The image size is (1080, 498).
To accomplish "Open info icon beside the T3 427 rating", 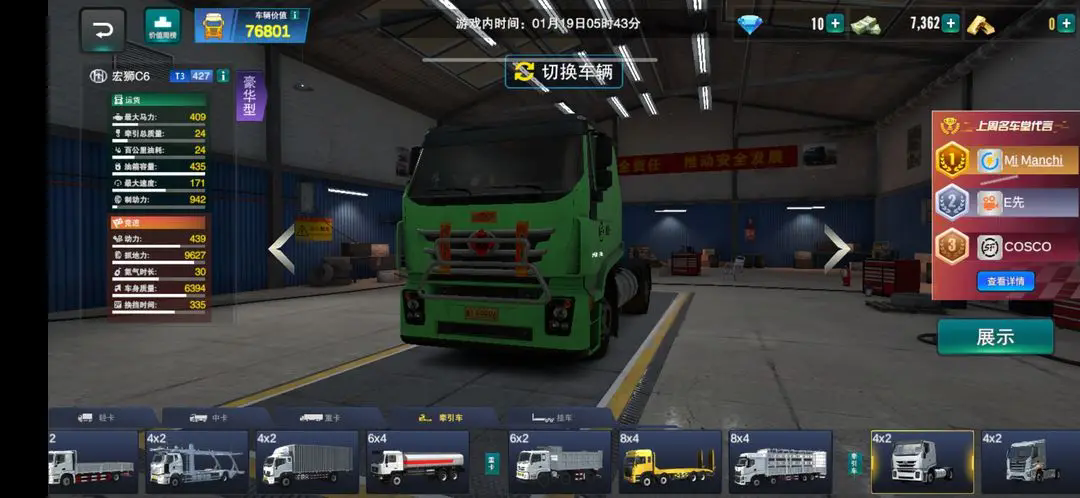I will (x=223, y=76).
